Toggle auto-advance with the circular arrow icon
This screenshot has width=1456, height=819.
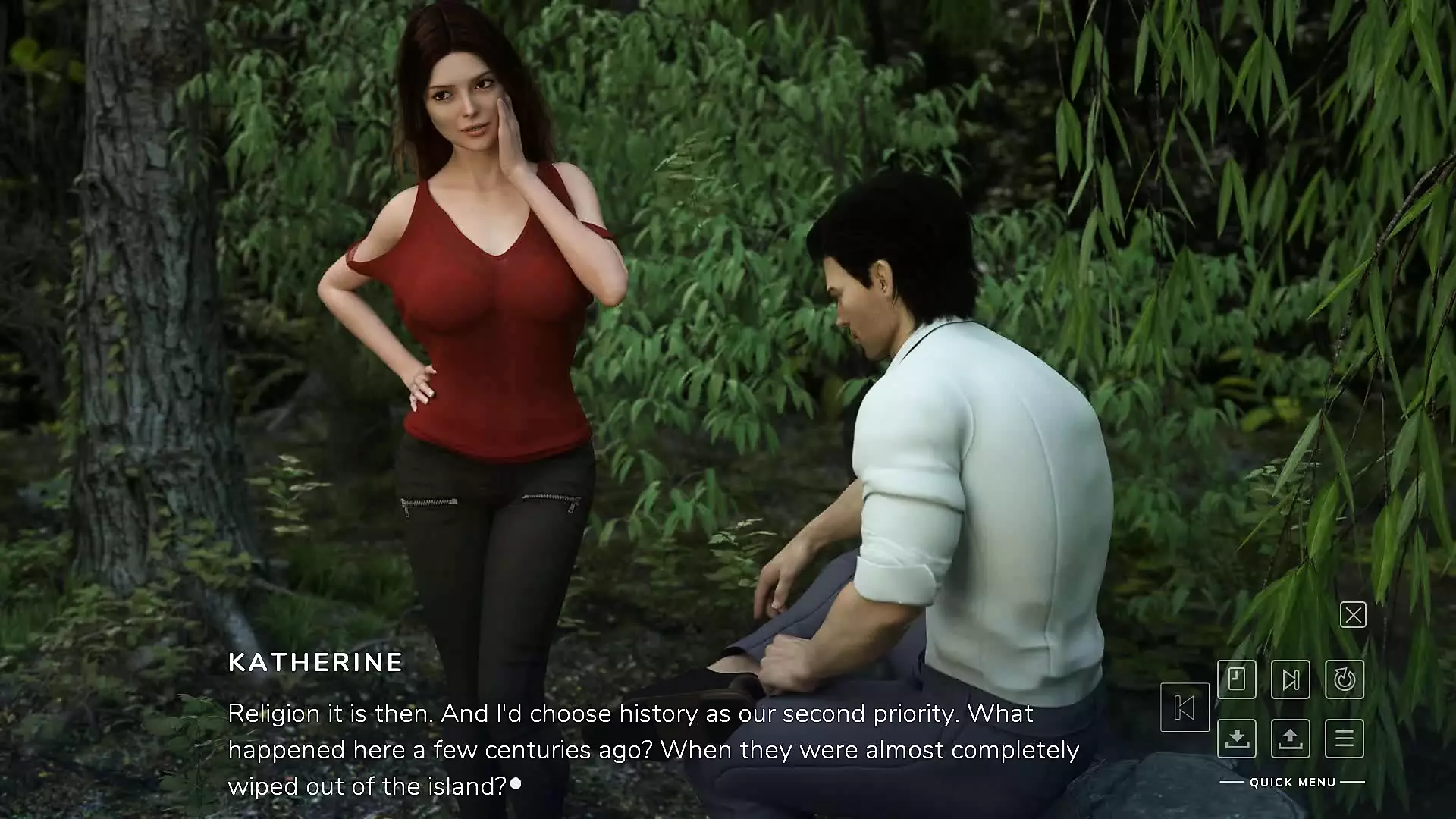point(1345,679)
